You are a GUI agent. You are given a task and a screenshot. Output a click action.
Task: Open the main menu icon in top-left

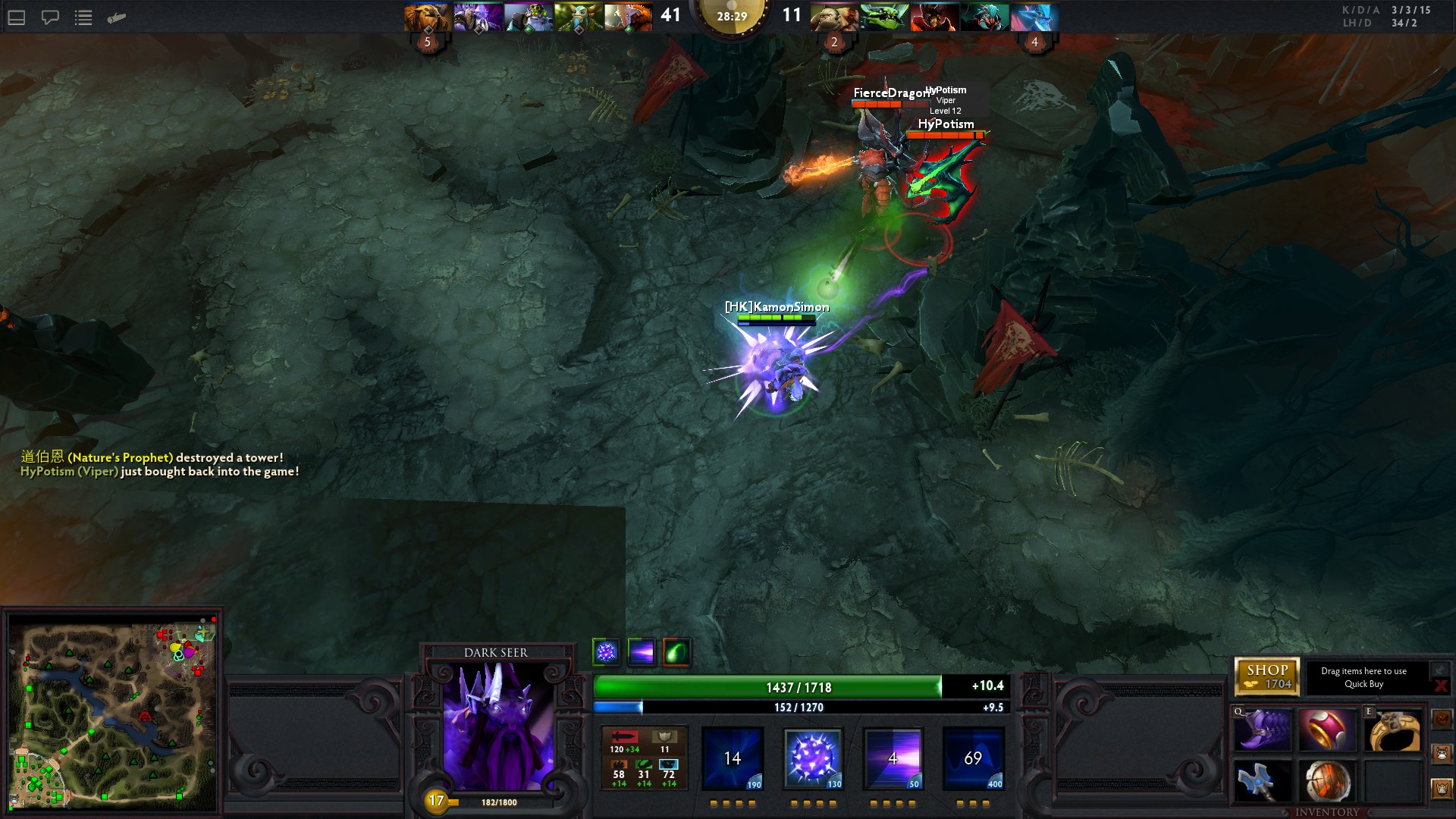tap(17, 17)
